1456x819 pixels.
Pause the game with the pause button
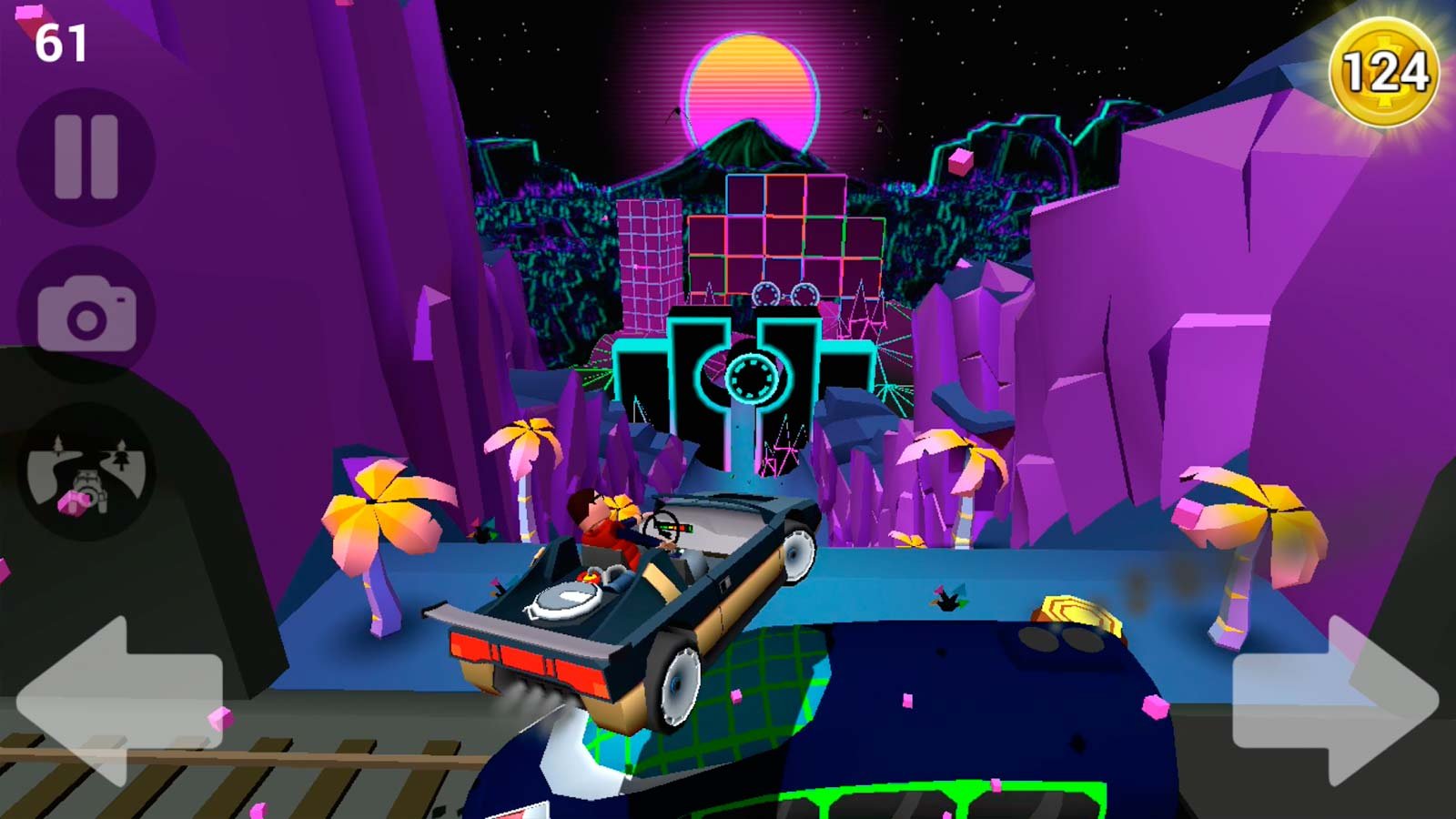click(x=86, y=157)
